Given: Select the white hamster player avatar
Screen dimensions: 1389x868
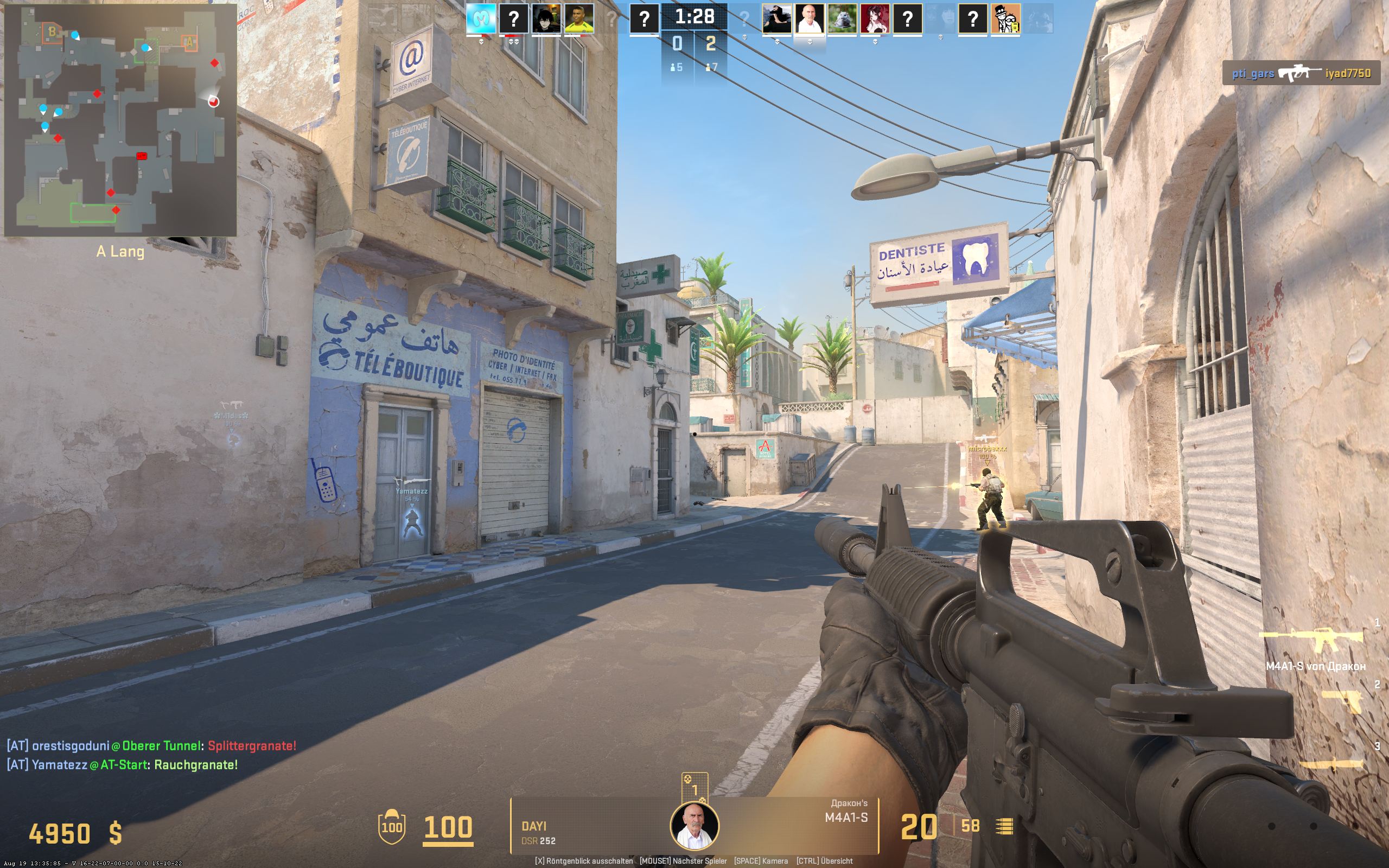Looking at the screenshot, I should 842,18.
